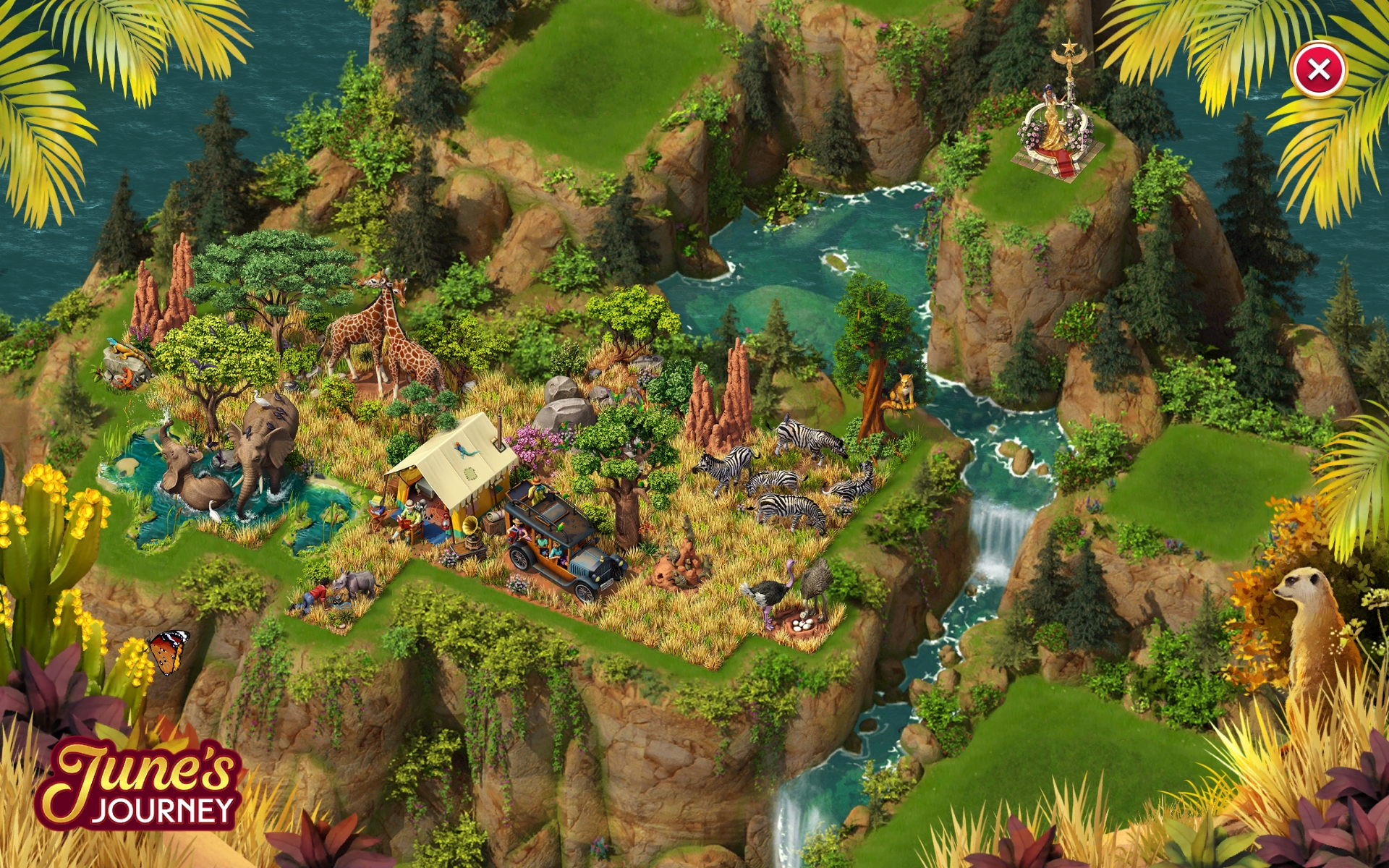This screenshot has width=1389, height=868.
Task: Close the island view with the red X
Action: pos(1318,70)
